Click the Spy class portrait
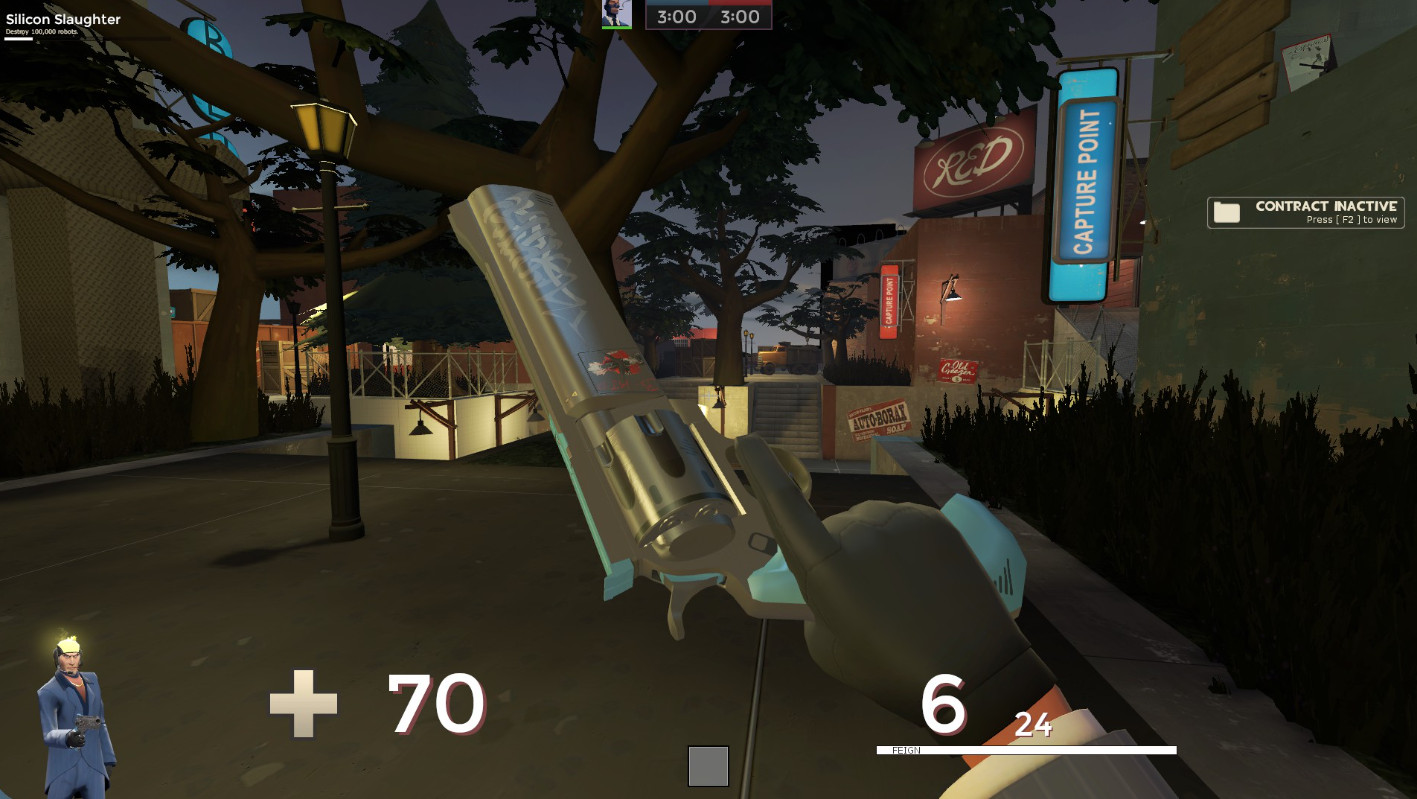Viewport: 1417px width, 799px height. (70, 700)
